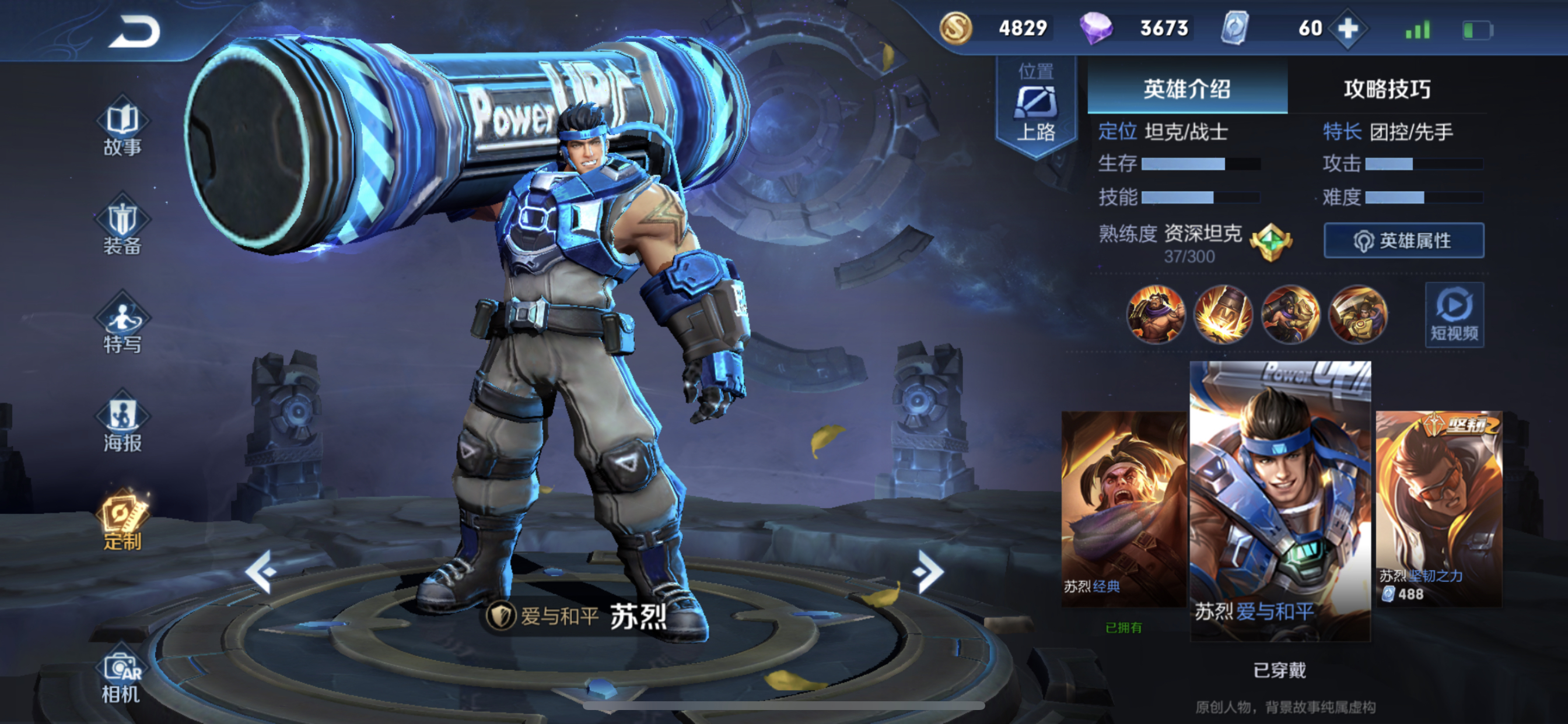This screenshot has height=724, width=1568.
Task: Select the 坚韧之力 skin costing 488
Action: tap(1439, 509)
